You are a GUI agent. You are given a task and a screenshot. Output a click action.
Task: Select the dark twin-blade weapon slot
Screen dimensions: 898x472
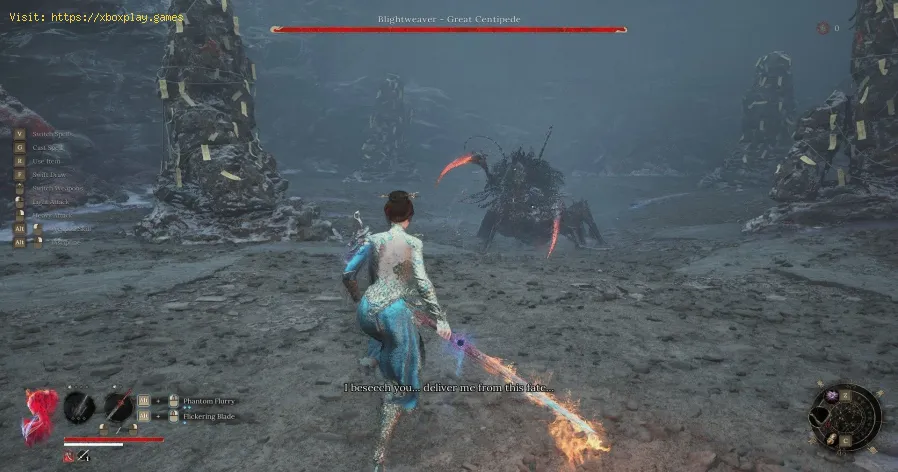[79, 408]
